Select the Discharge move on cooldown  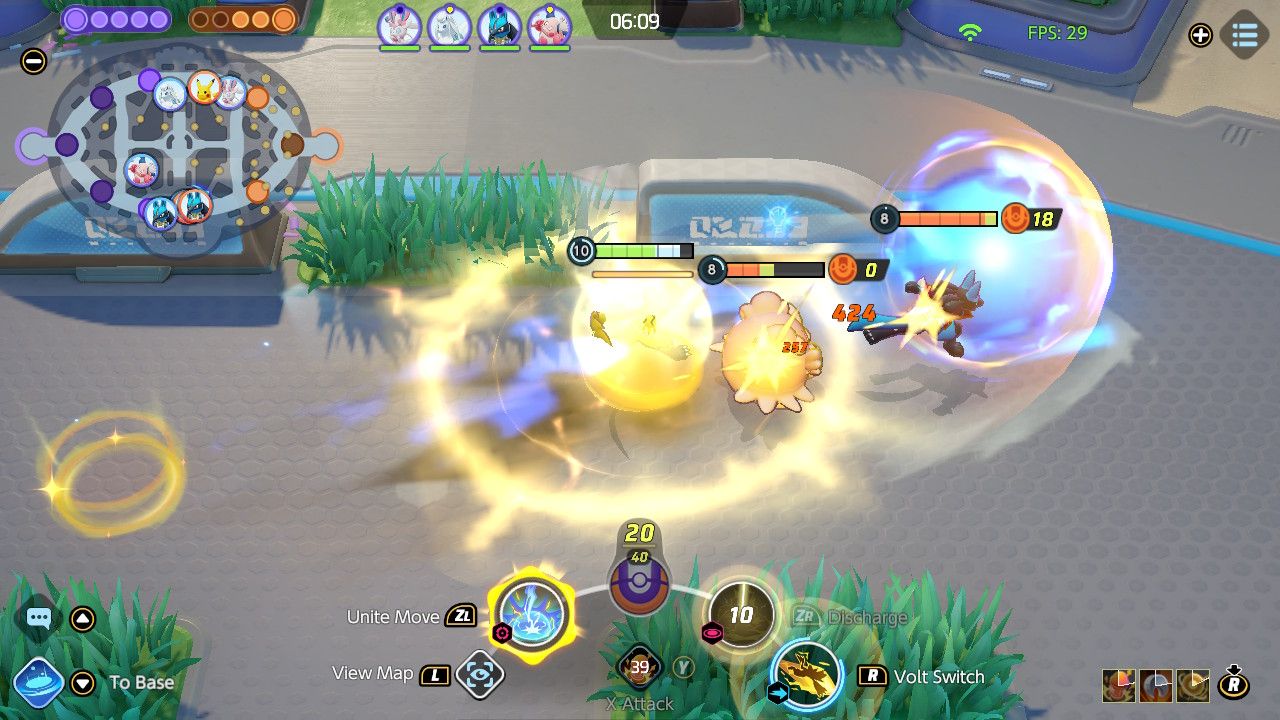(741, 614)
